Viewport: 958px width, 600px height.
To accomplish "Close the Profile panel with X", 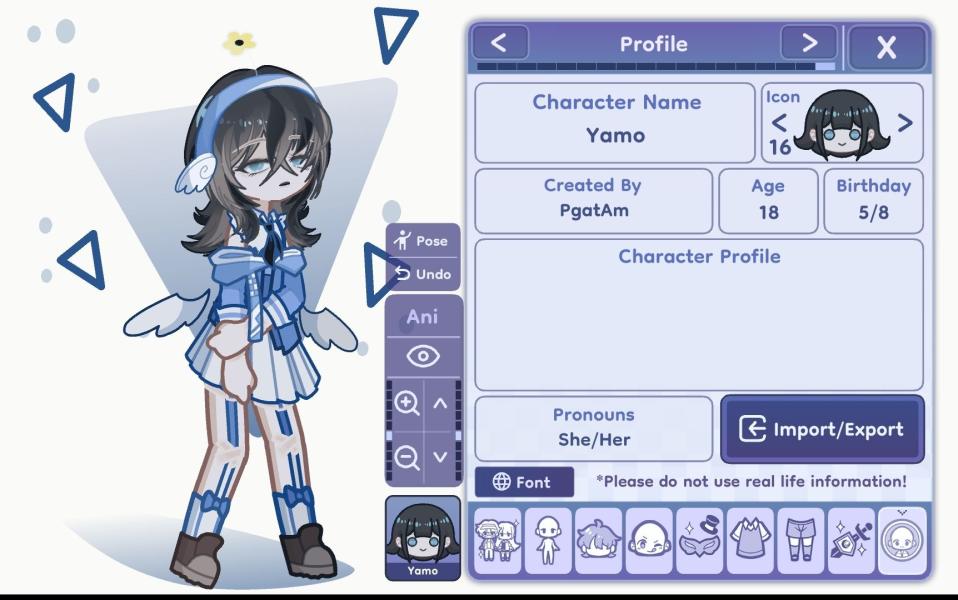I will click(x=886, y=47).
